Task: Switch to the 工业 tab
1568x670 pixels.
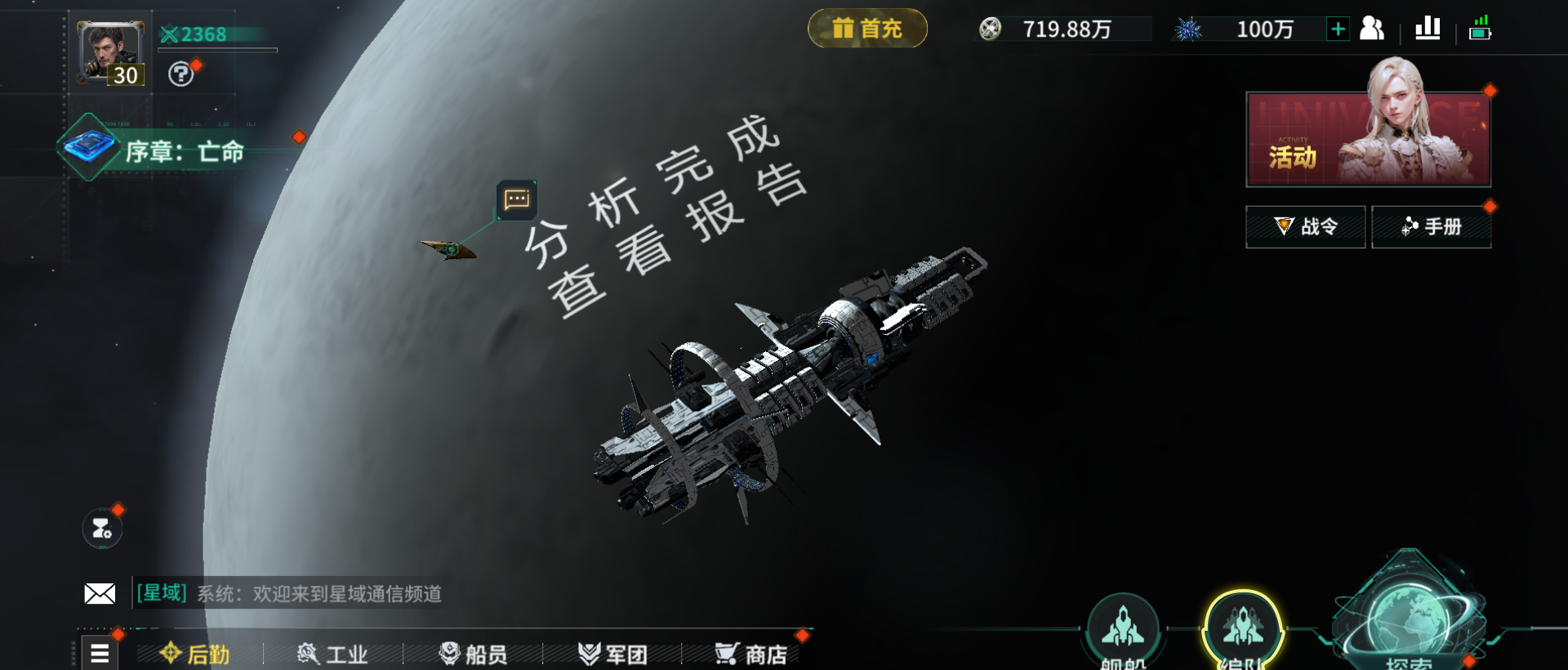Action: pos(335,653)
